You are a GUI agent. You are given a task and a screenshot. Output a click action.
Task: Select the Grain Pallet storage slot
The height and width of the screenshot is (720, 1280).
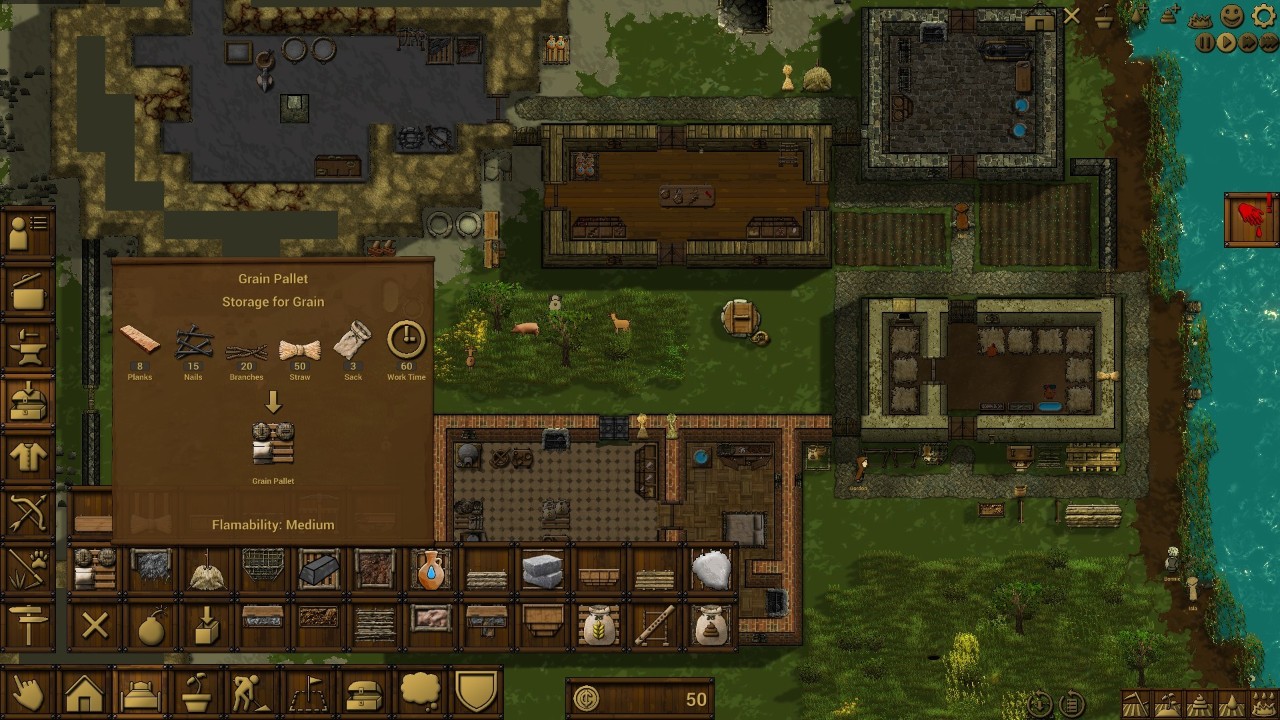[x=95, y=570]
